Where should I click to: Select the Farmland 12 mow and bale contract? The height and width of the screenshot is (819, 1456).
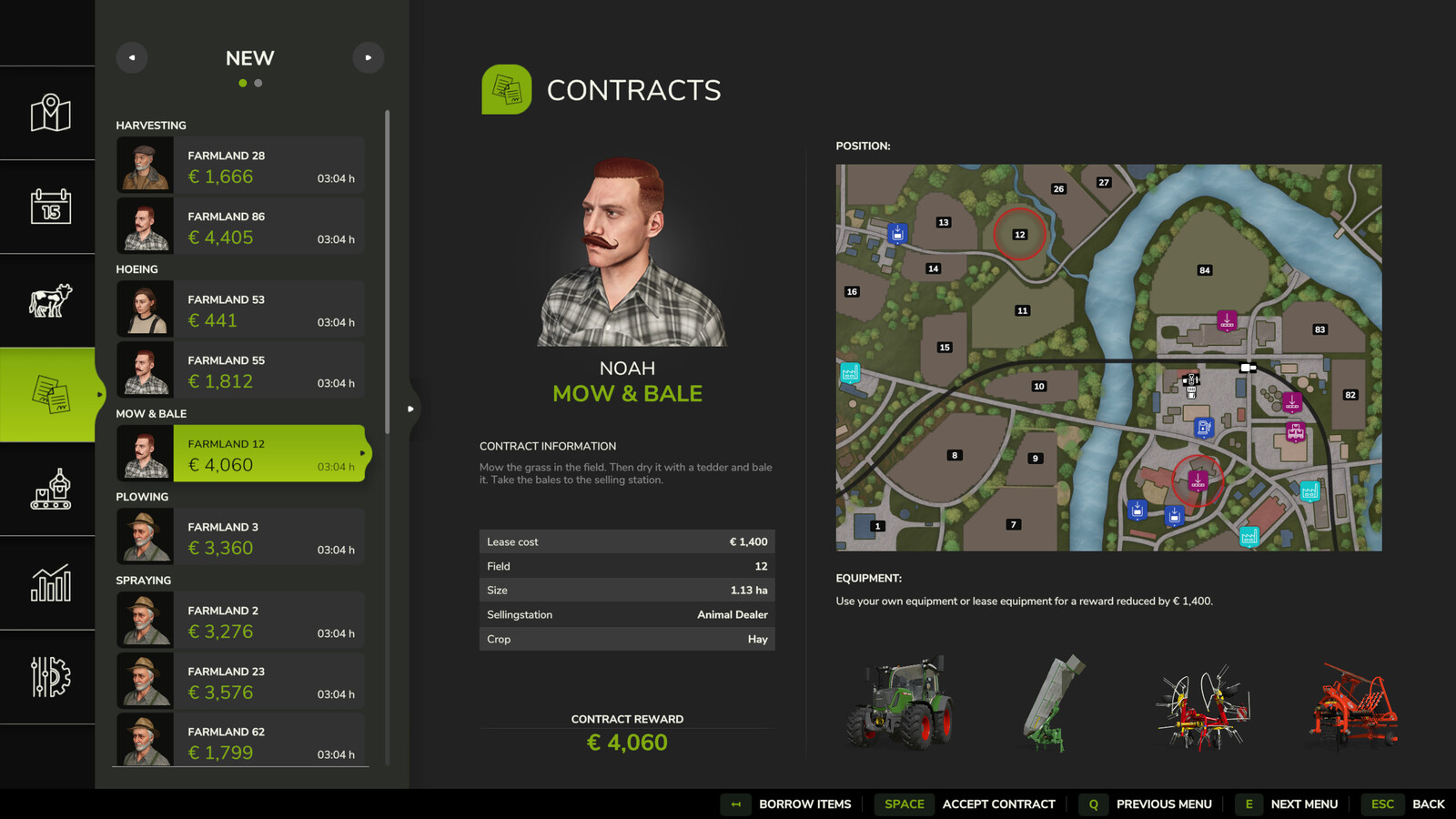coord(241,454)
